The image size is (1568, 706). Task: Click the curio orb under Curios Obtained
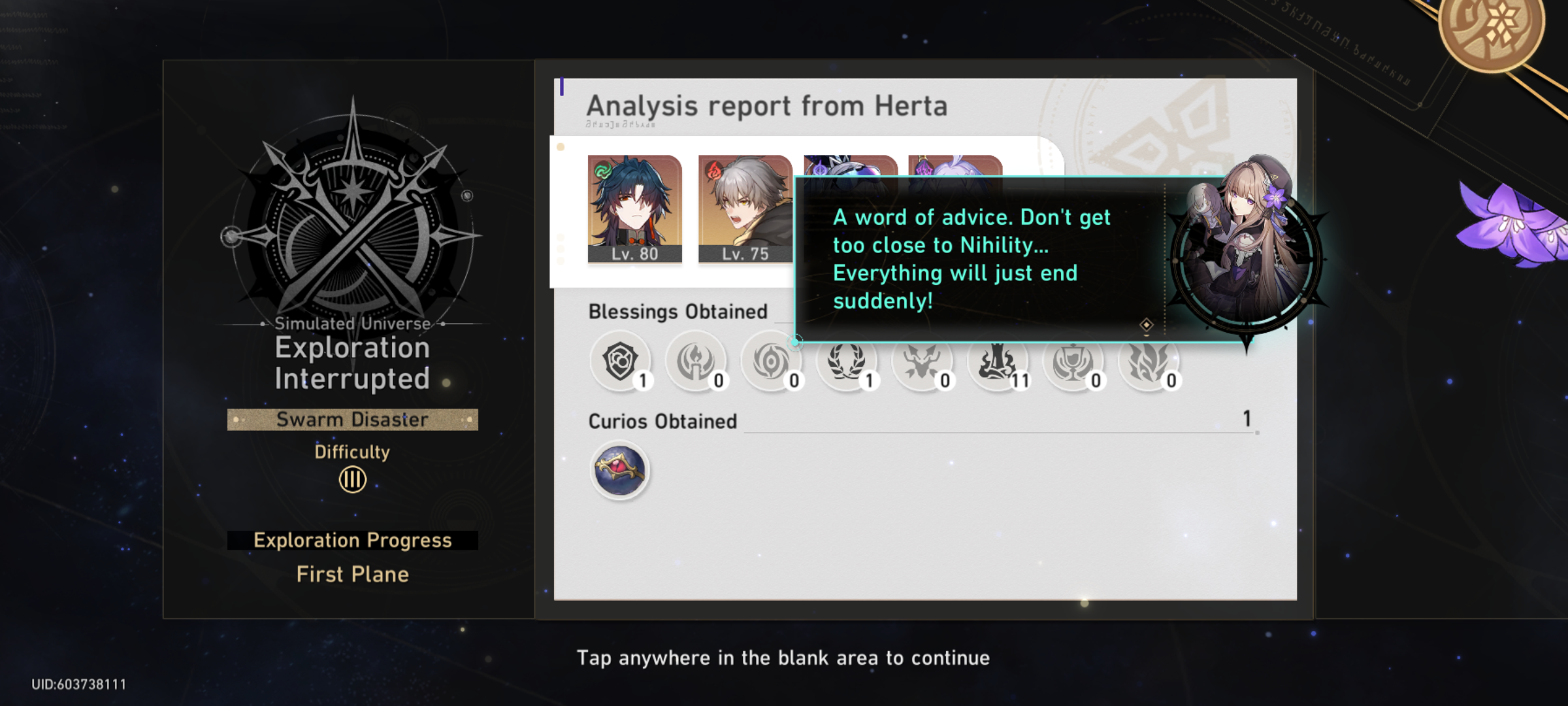[x=619, y=469]
